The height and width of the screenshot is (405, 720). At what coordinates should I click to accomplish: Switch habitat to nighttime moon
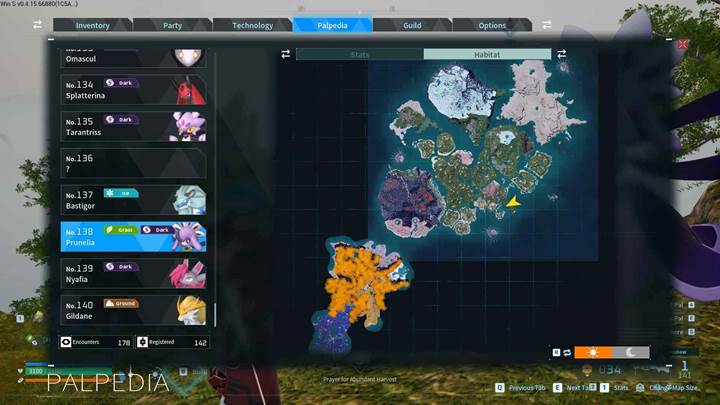point(630,352)
